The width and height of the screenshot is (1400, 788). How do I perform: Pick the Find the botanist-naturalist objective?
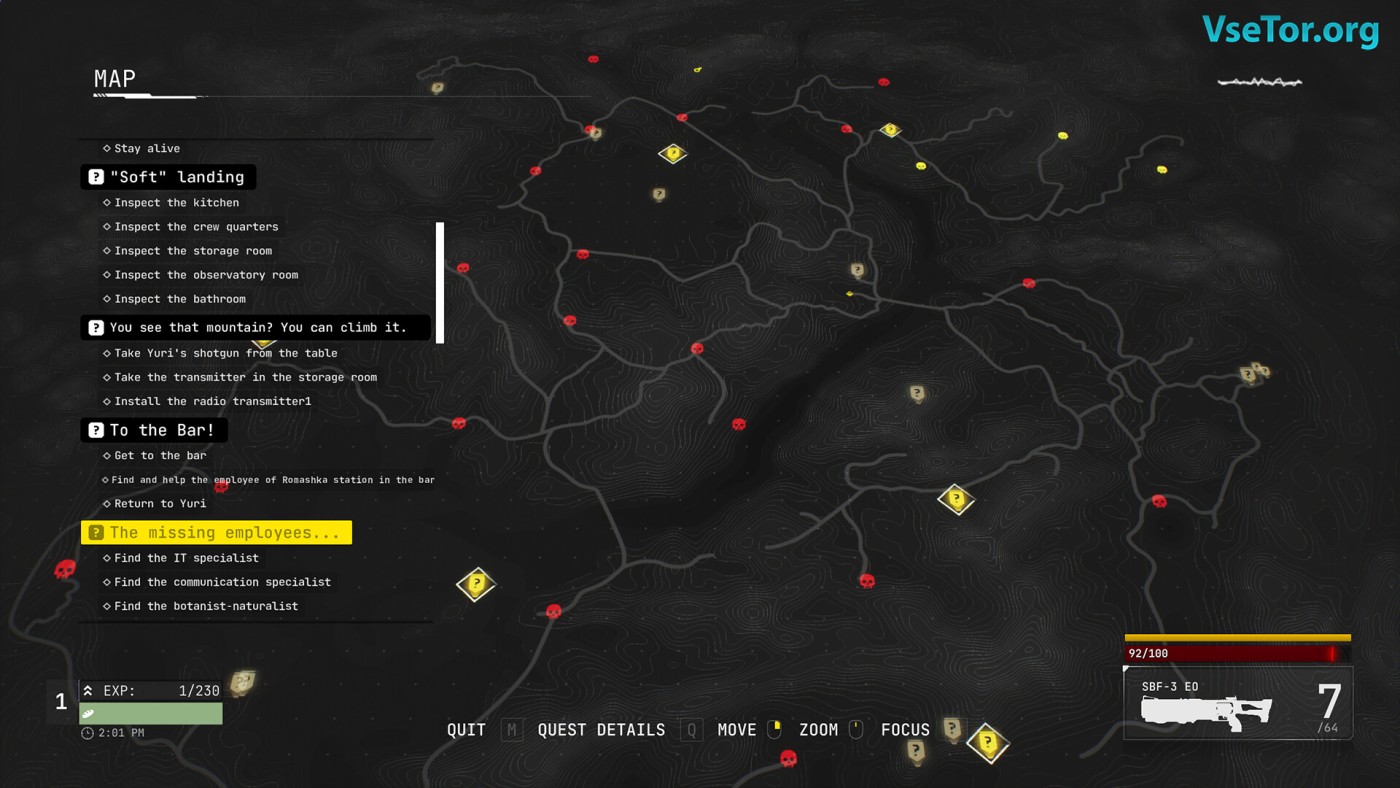click(x=206, y=606)
